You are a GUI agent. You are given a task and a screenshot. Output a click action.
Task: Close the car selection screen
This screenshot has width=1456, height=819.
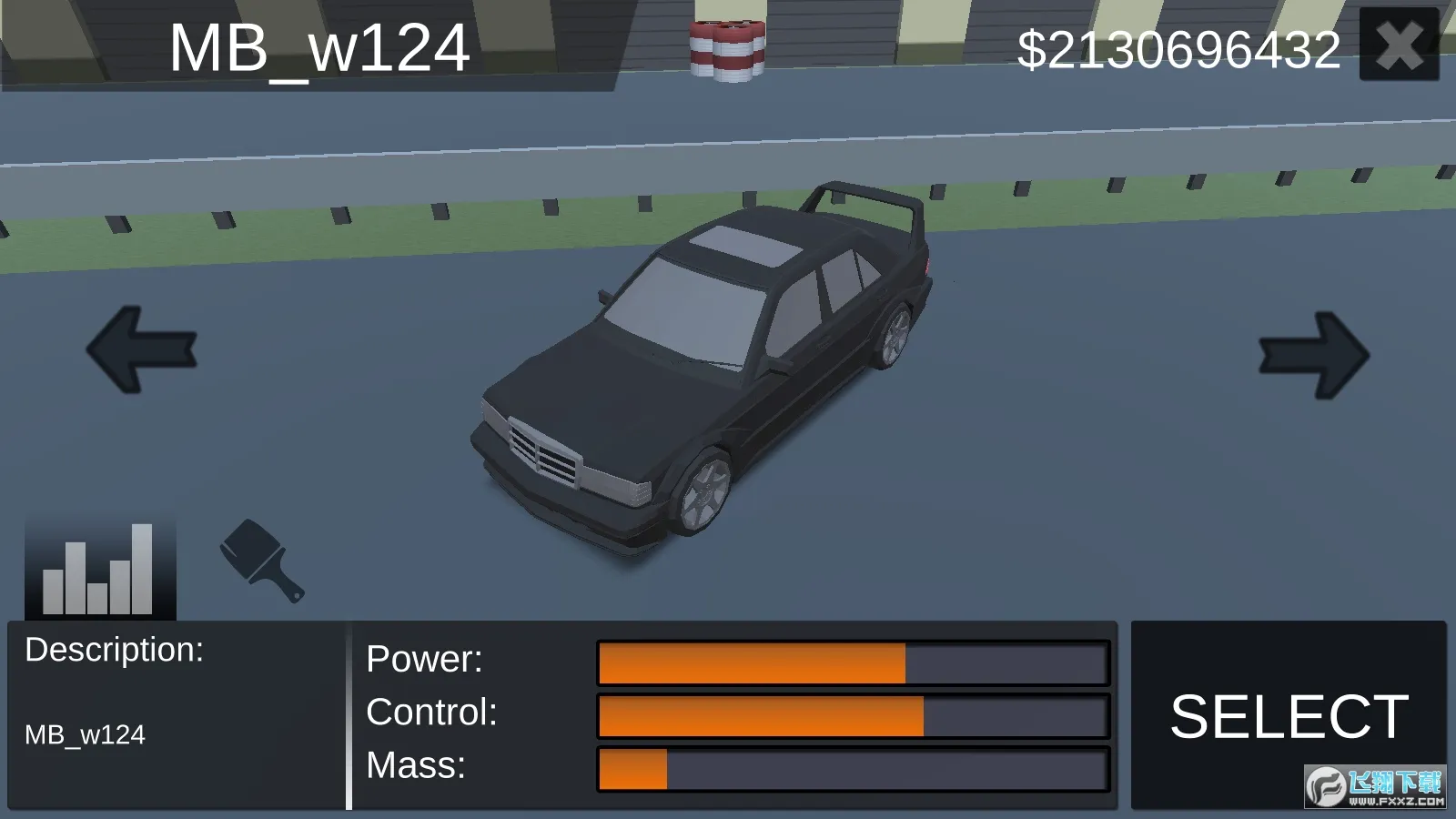[x=1399, y=45]
